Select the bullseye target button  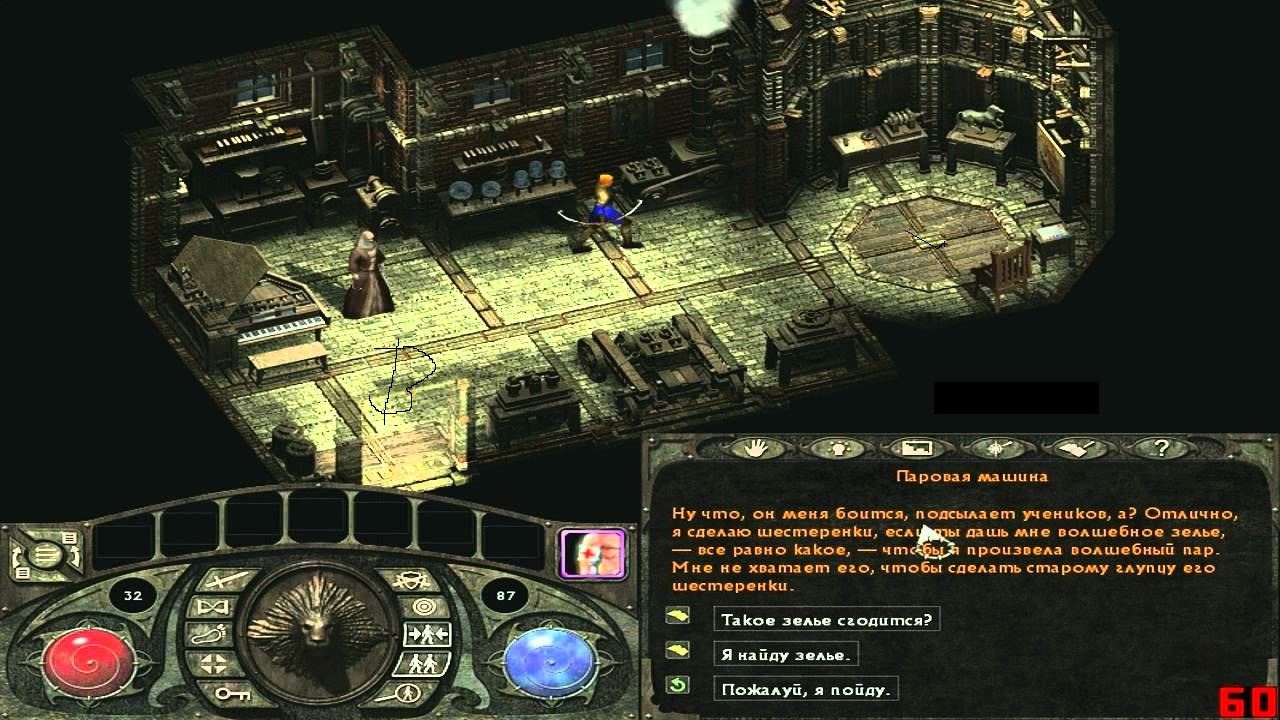(x=424, y=606)
